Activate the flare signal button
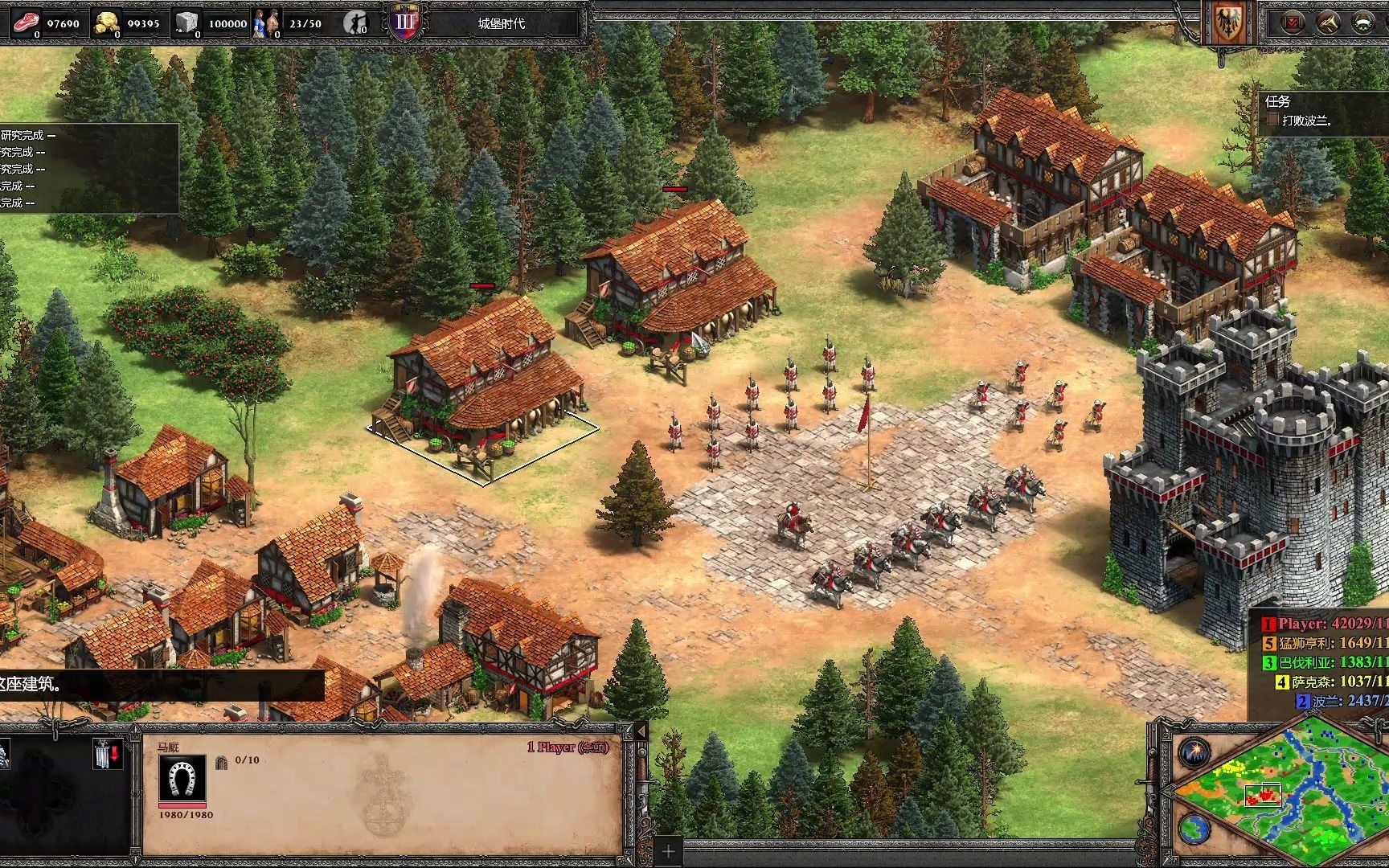This screenshot has height=868, width=1389. (x=1195, y=752)
